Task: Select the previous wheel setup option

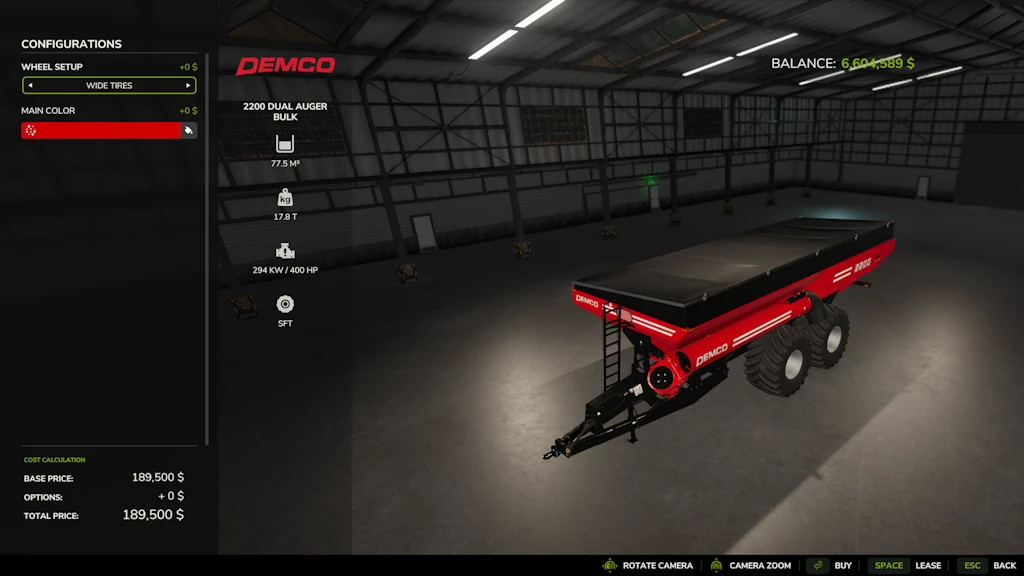Action: 30,86
